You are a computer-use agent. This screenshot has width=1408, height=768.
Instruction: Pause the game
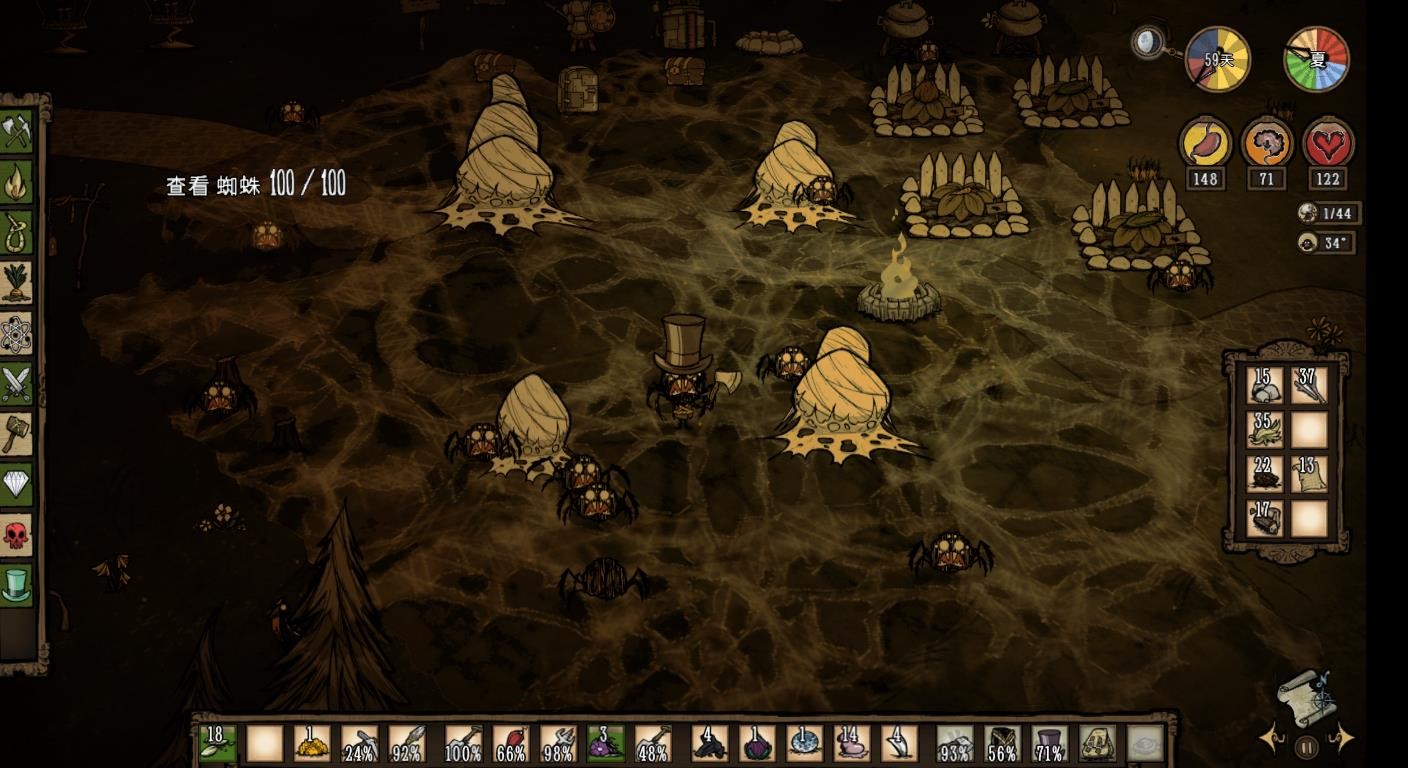pos(1306,746)
